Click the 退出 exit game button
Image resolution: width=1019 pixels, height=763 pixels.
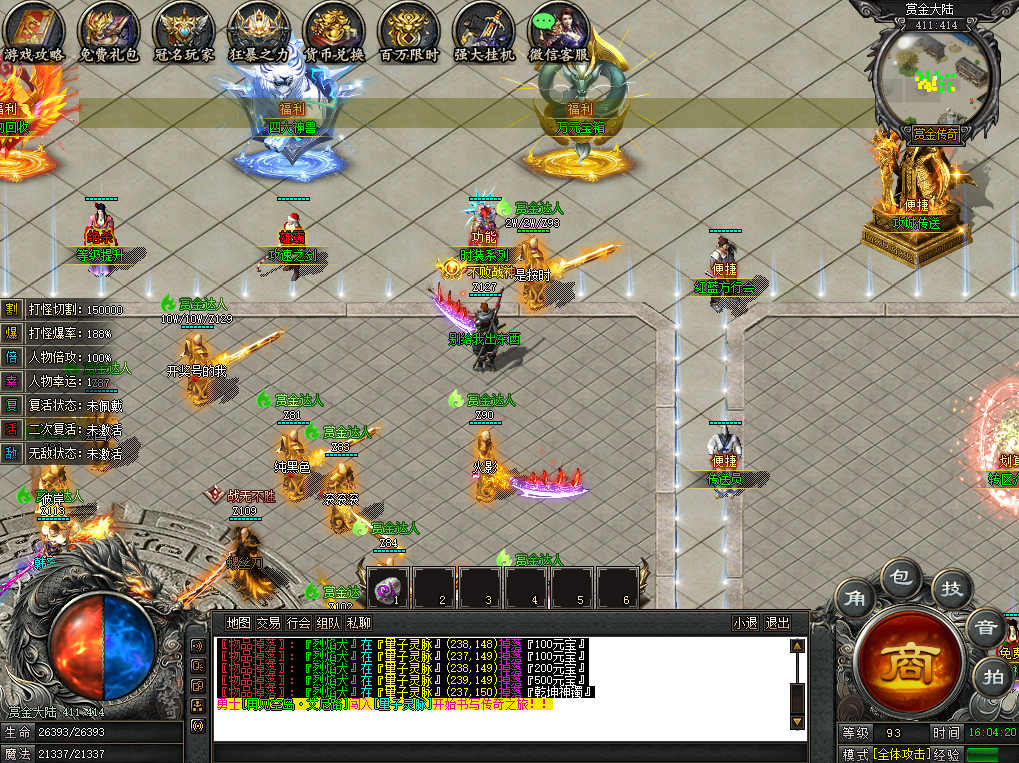[777, 622]
